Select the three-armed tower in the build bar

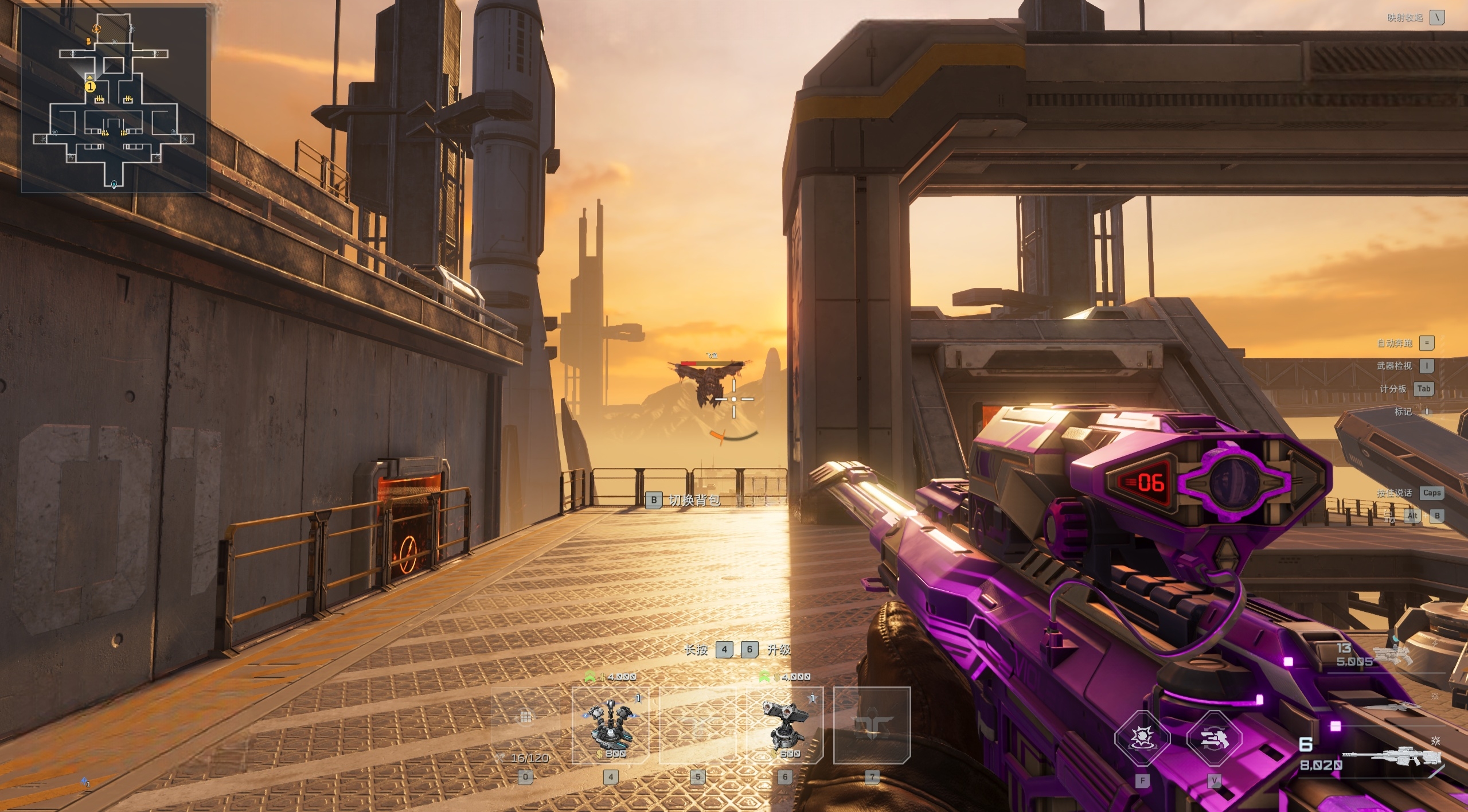coord(611,725)
